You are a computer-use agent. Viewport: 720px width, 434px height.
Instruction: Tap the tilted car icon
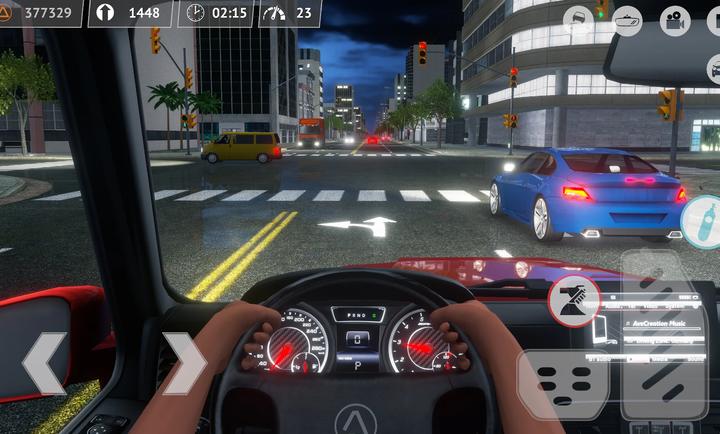tap(579, 19)
